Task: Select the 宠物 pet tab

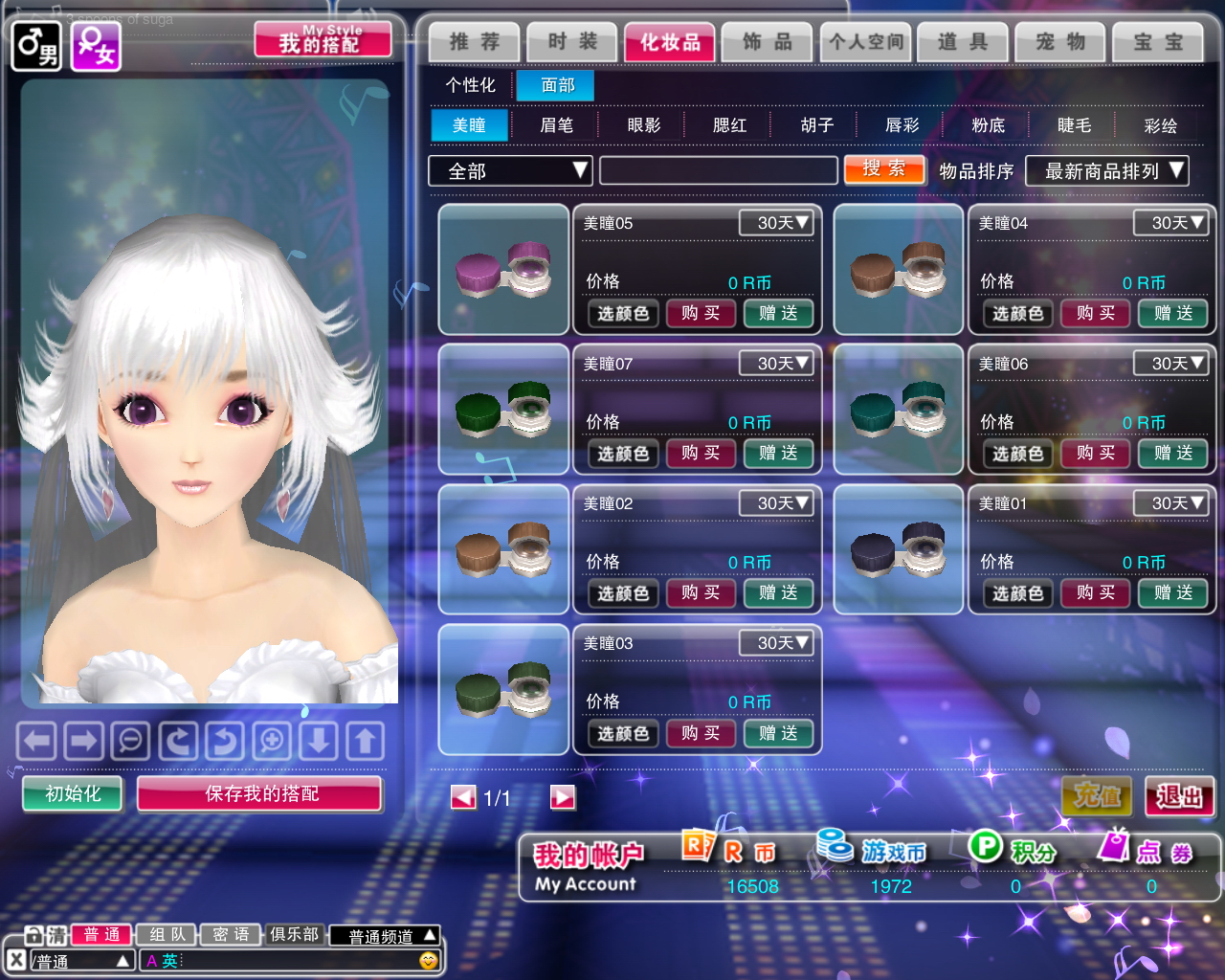Action: coord(1060,42)
